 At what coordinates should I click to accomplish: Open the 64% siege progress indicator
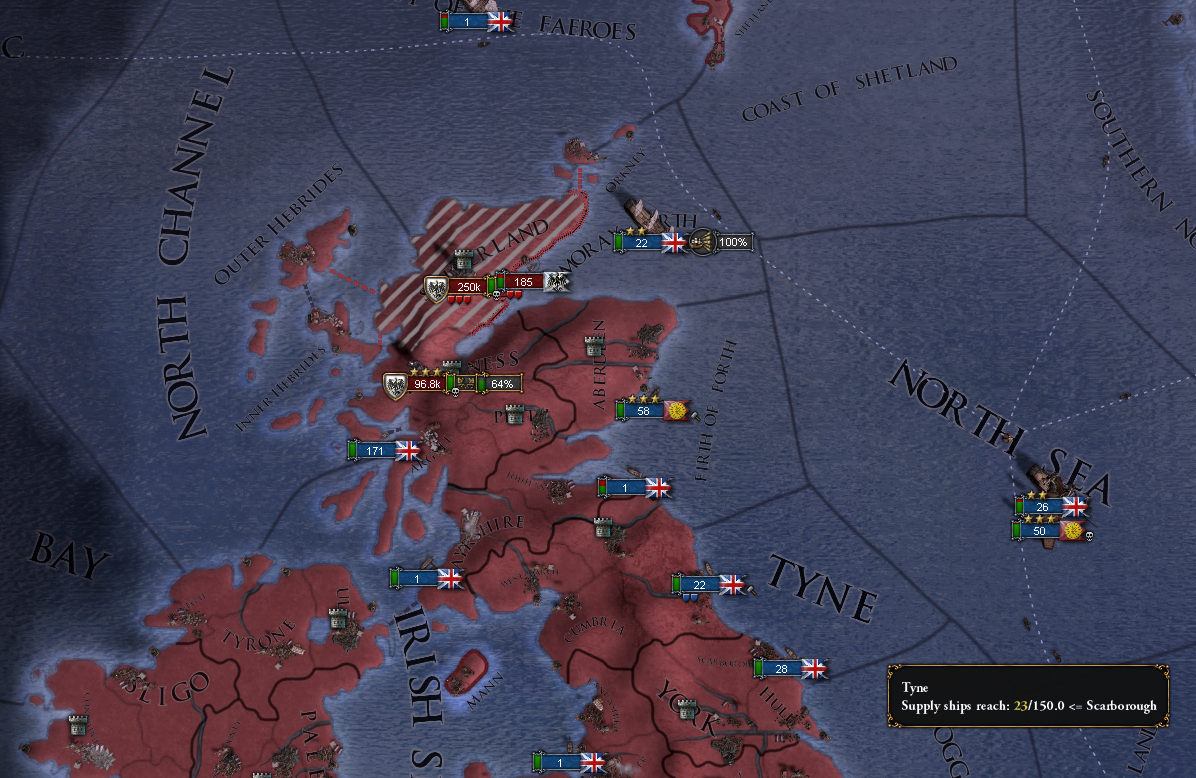(x=500, y=384)
